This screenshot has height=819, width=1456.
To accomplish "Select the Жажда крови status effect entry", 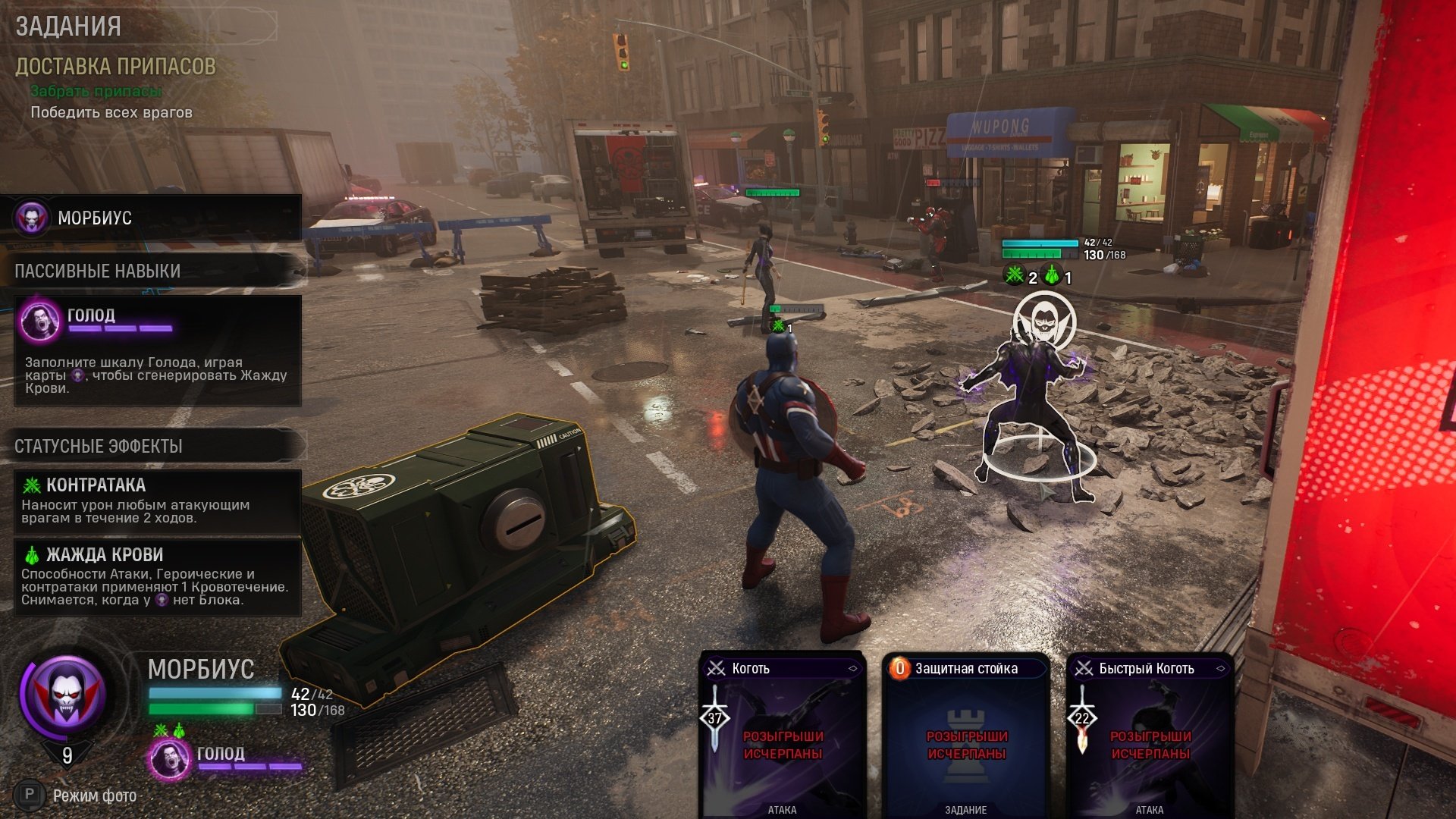I will click(x=158, y=577).
